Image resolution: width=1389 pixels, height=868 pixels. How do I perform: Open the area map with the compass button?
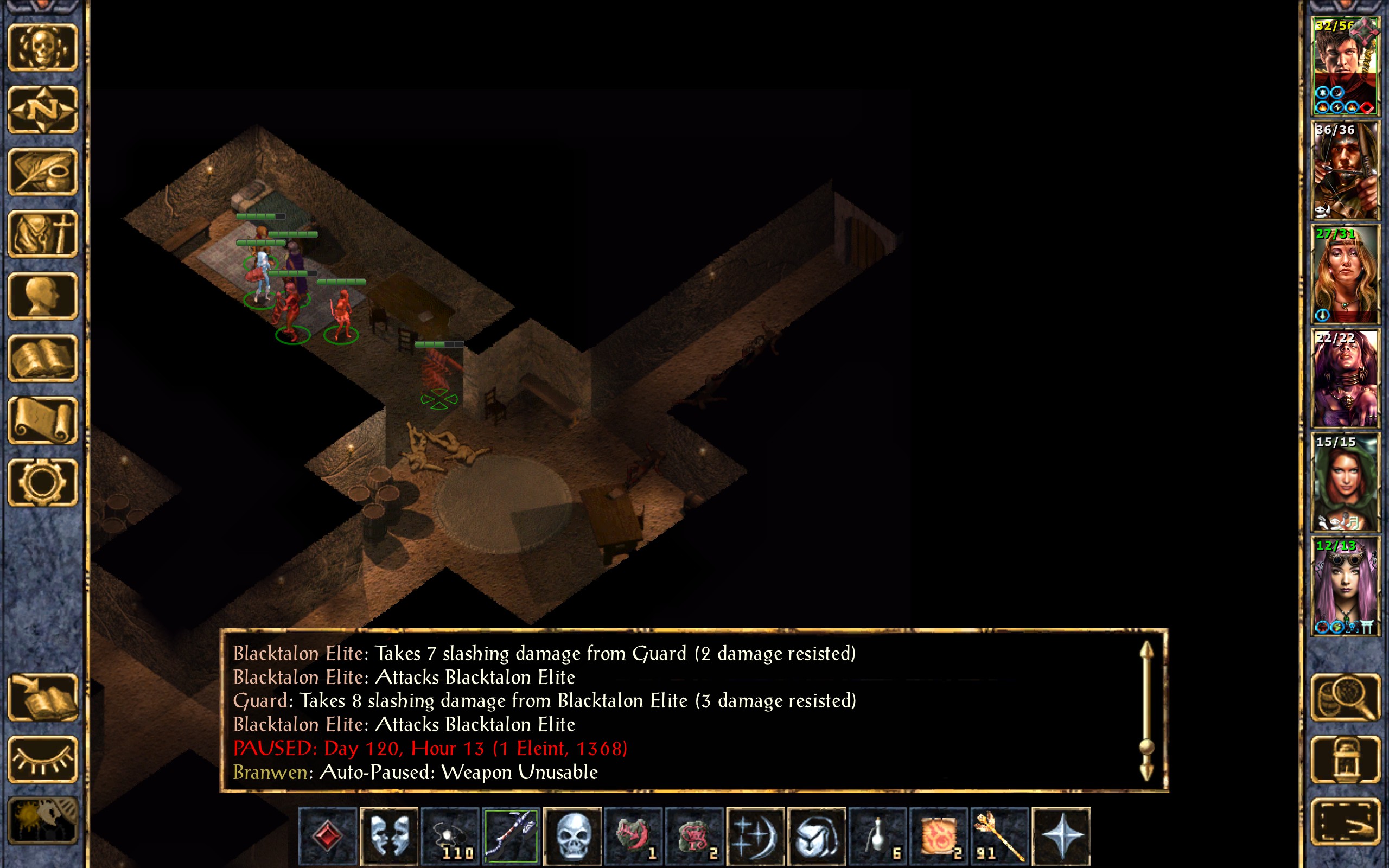tap(42, 110)
